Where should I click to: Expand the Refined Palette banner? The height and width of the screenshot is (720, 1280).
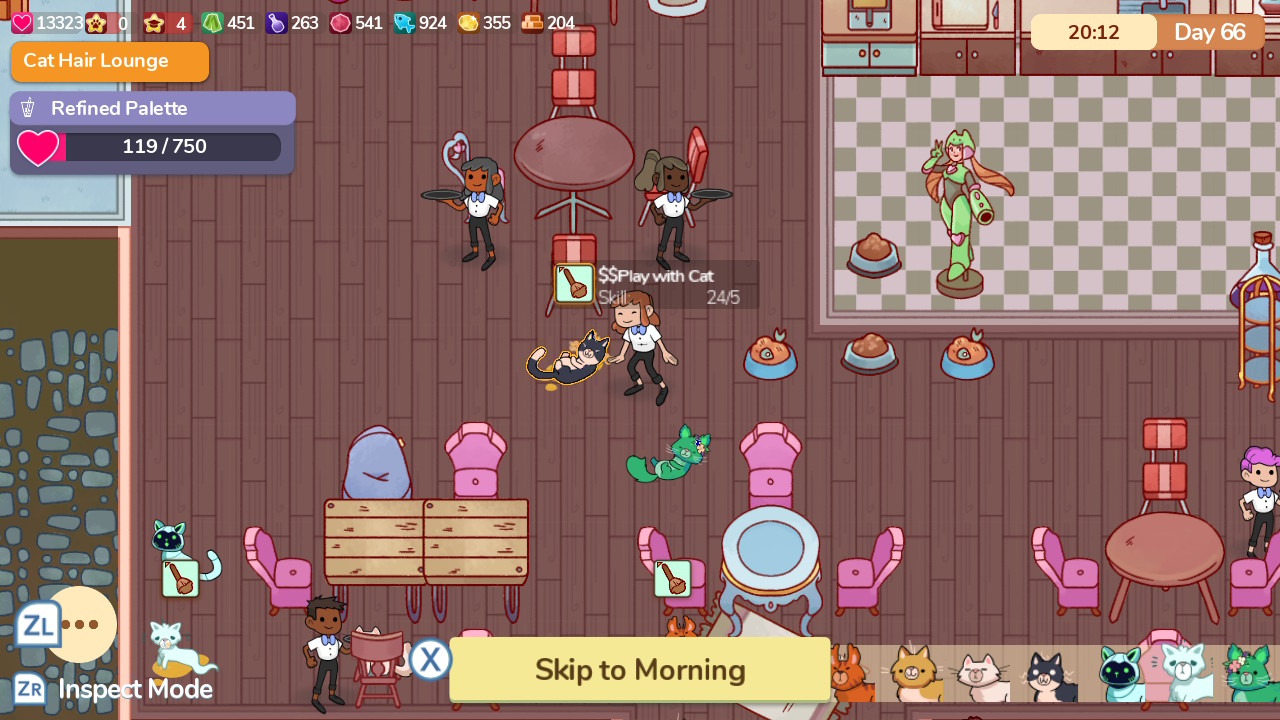click(152, 107)
